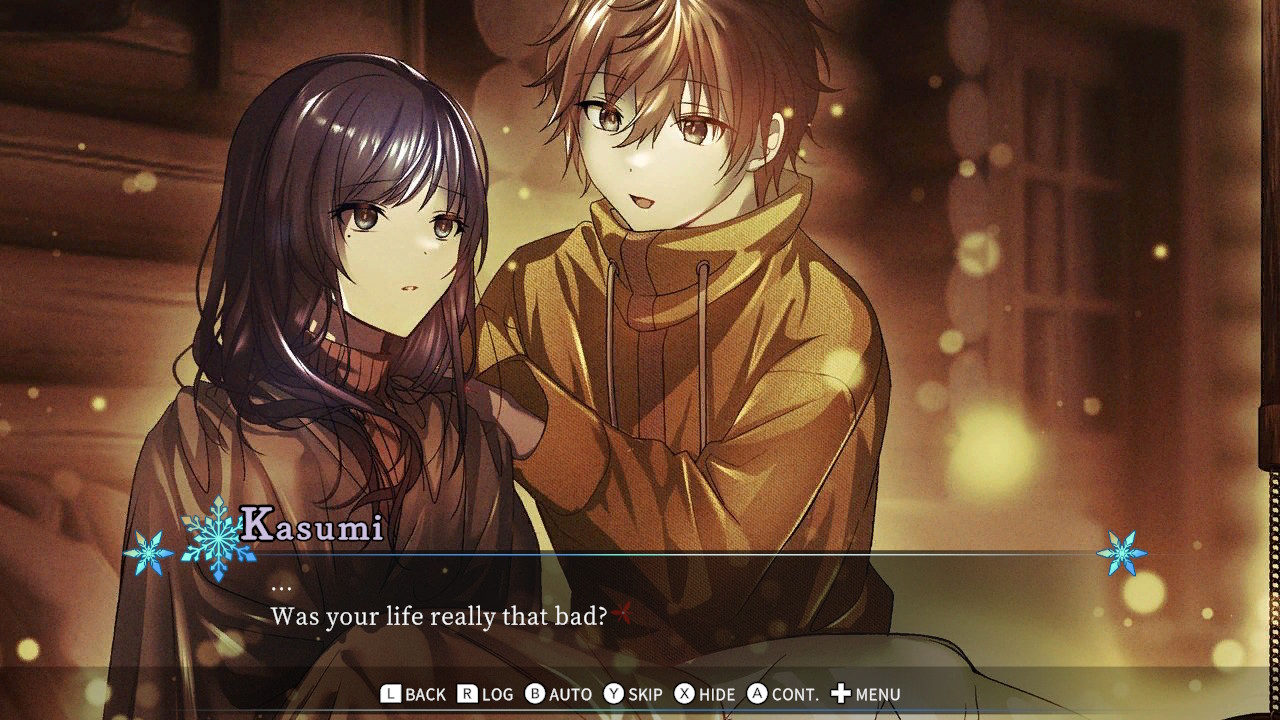
Task: Click BACK to rewind dialogue
Action: pos(425,693)
